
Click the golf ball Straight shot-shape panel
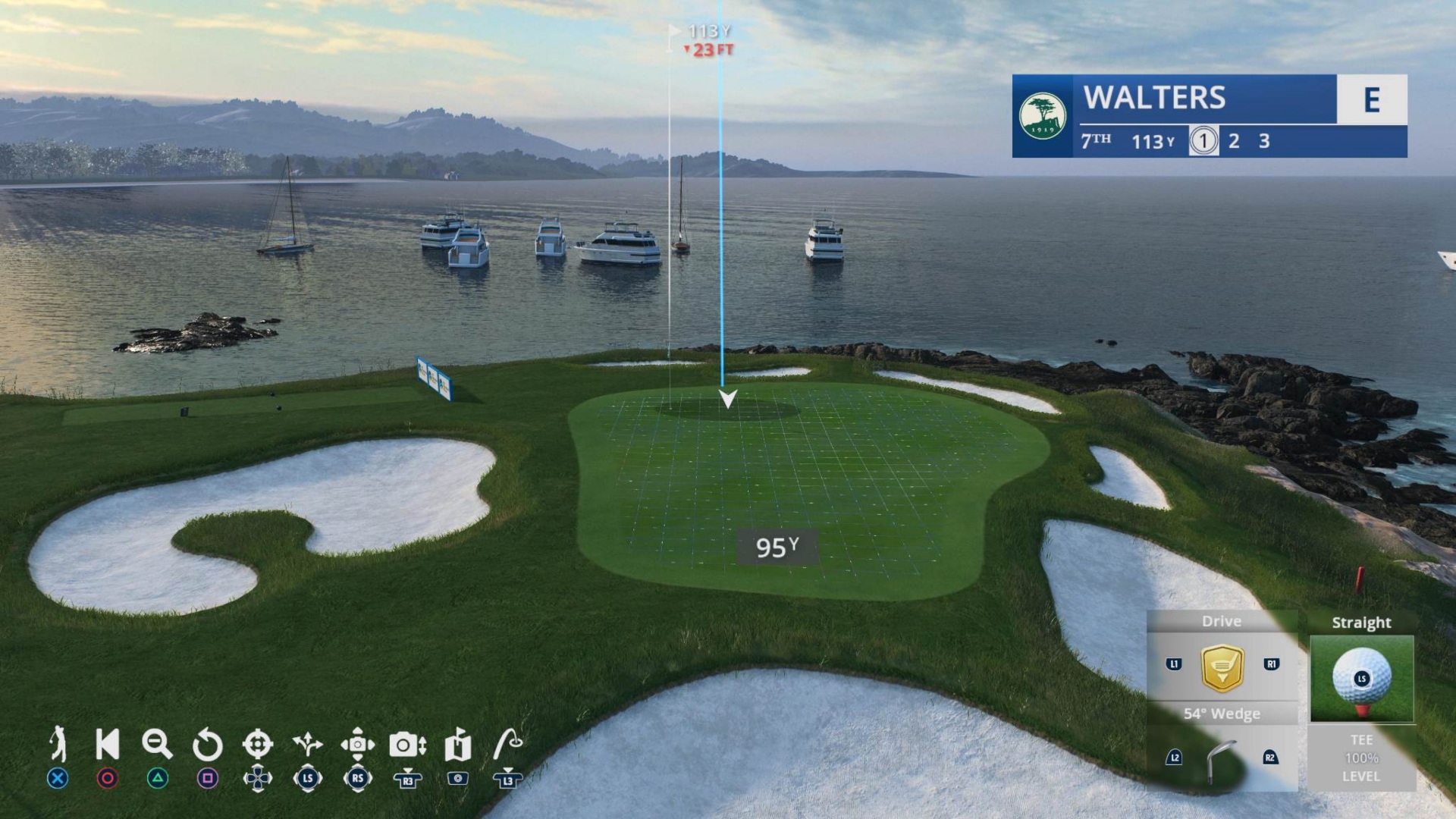1361,678
